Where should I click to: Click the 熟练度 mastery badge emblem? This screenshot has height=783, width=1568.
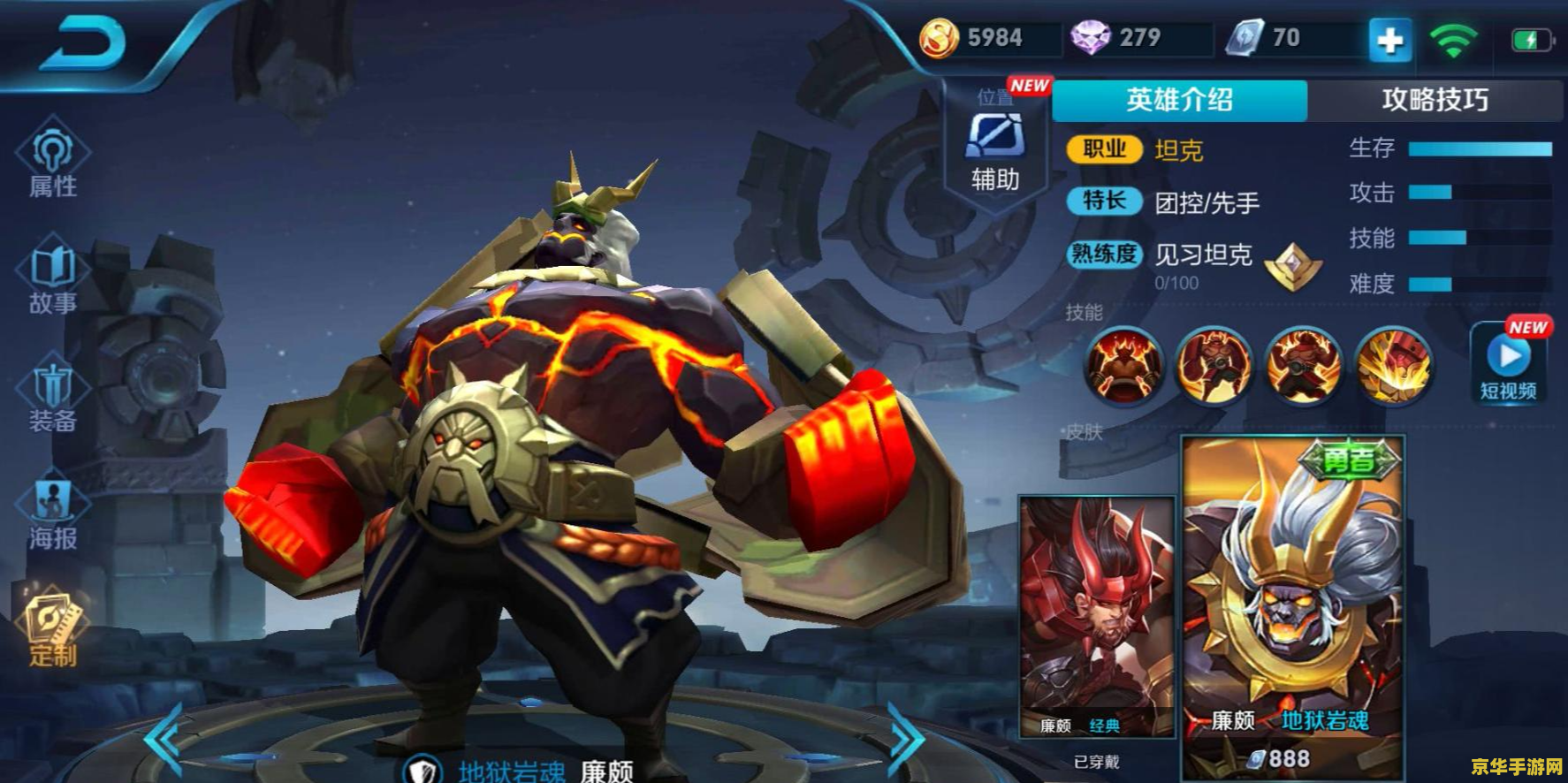click(x=1292, y=266)
